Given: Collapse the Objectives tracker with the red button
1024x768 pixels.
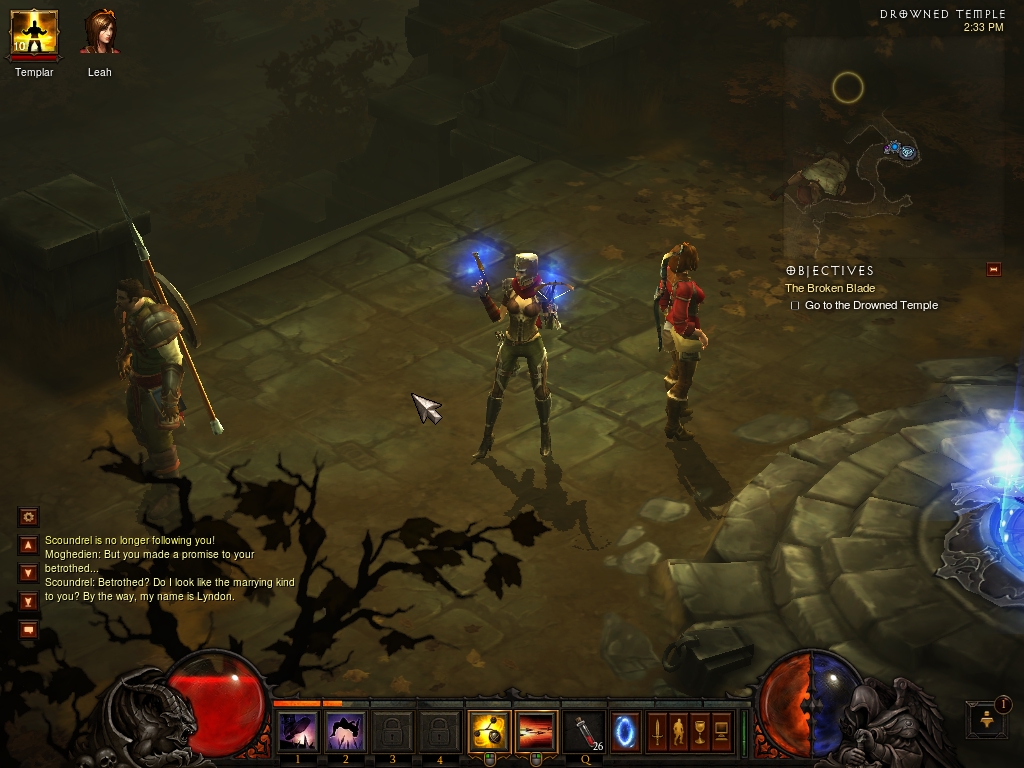Looking at the screenshot, I should click(x=993, y=269).
